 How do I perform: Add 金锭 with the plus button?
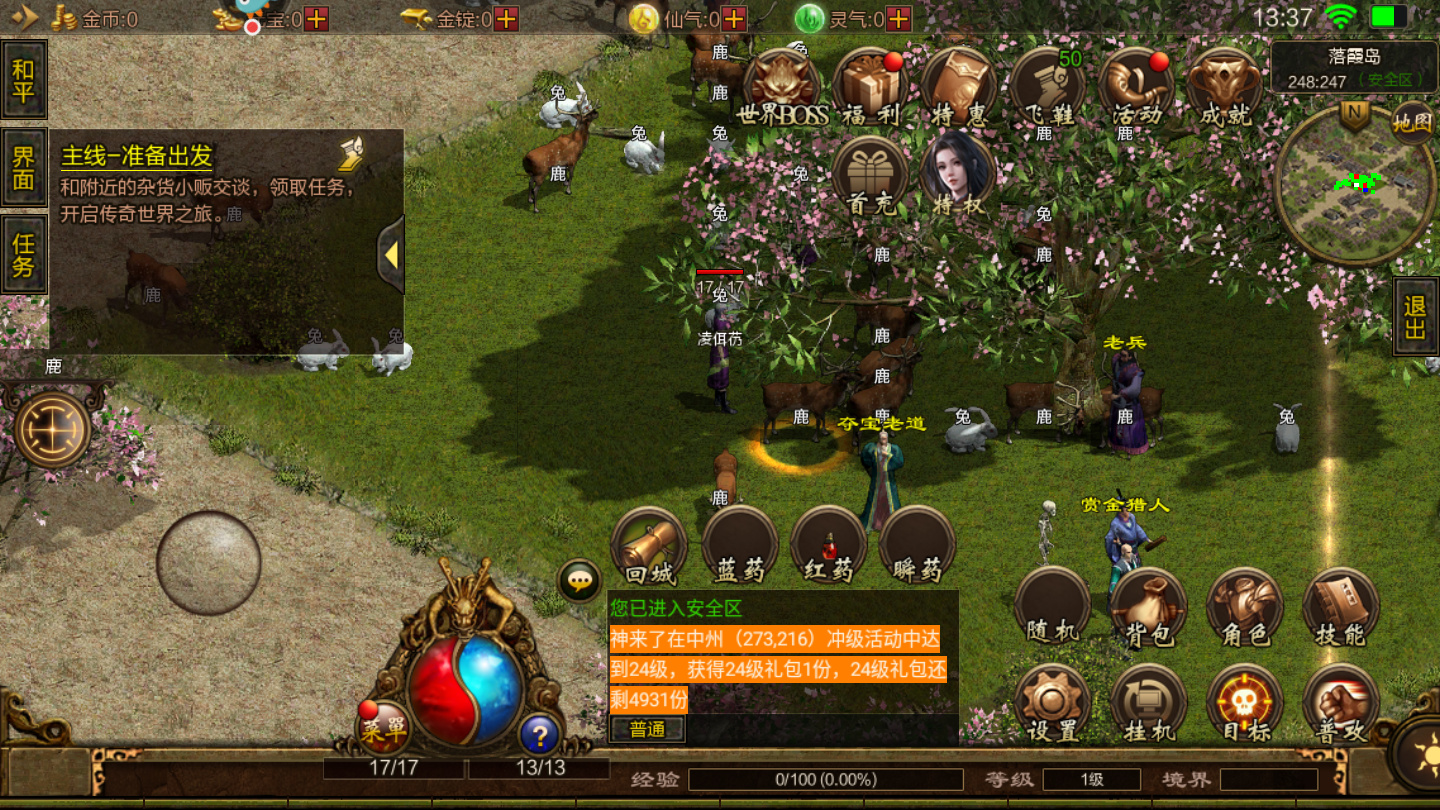point(507,18)
